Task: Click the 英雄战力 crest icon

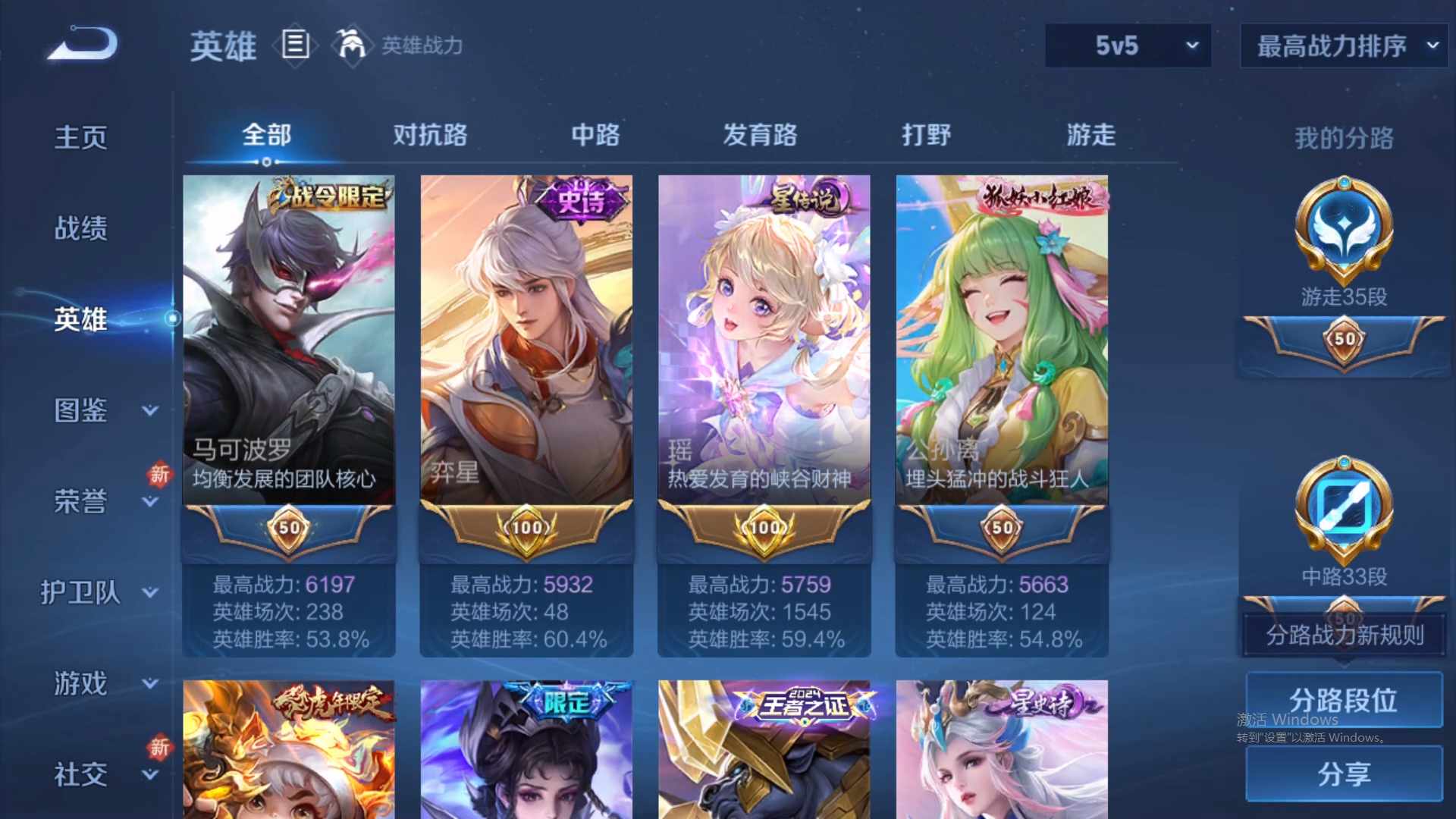Action: (x=351, y=45)
